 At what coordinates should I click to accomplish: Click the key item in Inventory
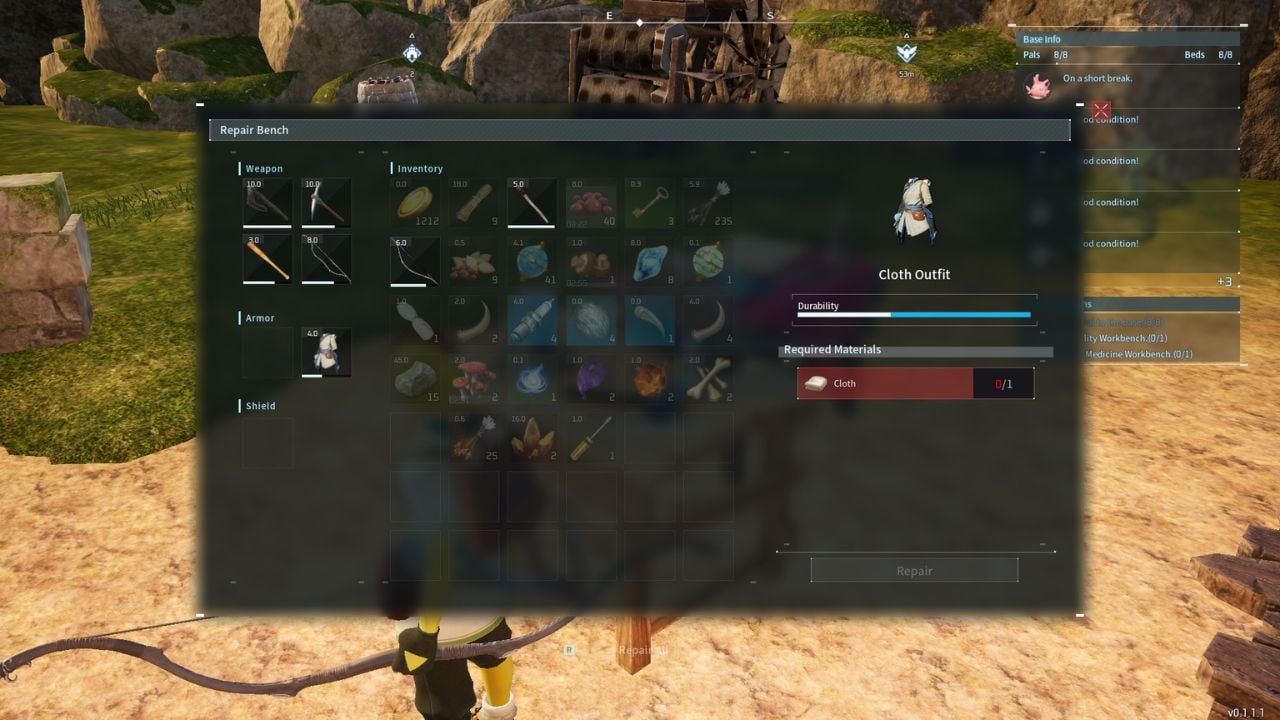(650, 202)
